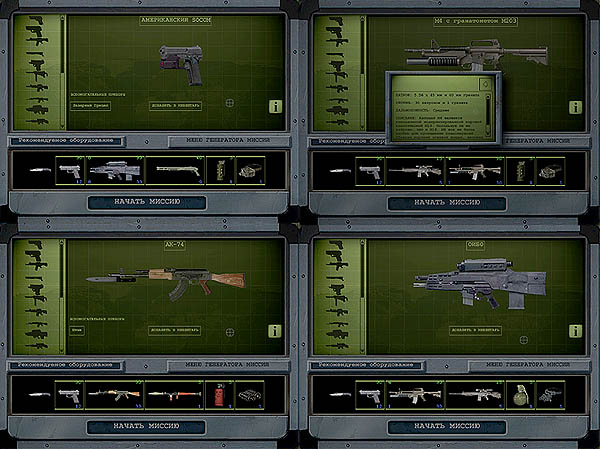Image resolution: width=600 pixels, height=449 pixels.
Task: Show the AK-74 weapon info
Action: pyautogui.click(x=274, y=330)
